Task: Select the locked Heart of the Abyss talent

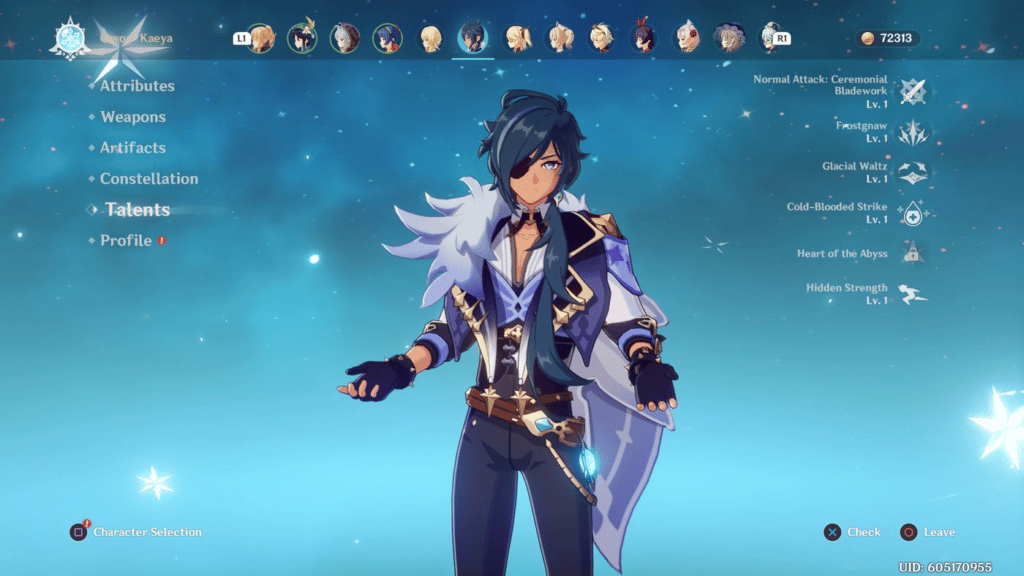Action: point(911,254)
